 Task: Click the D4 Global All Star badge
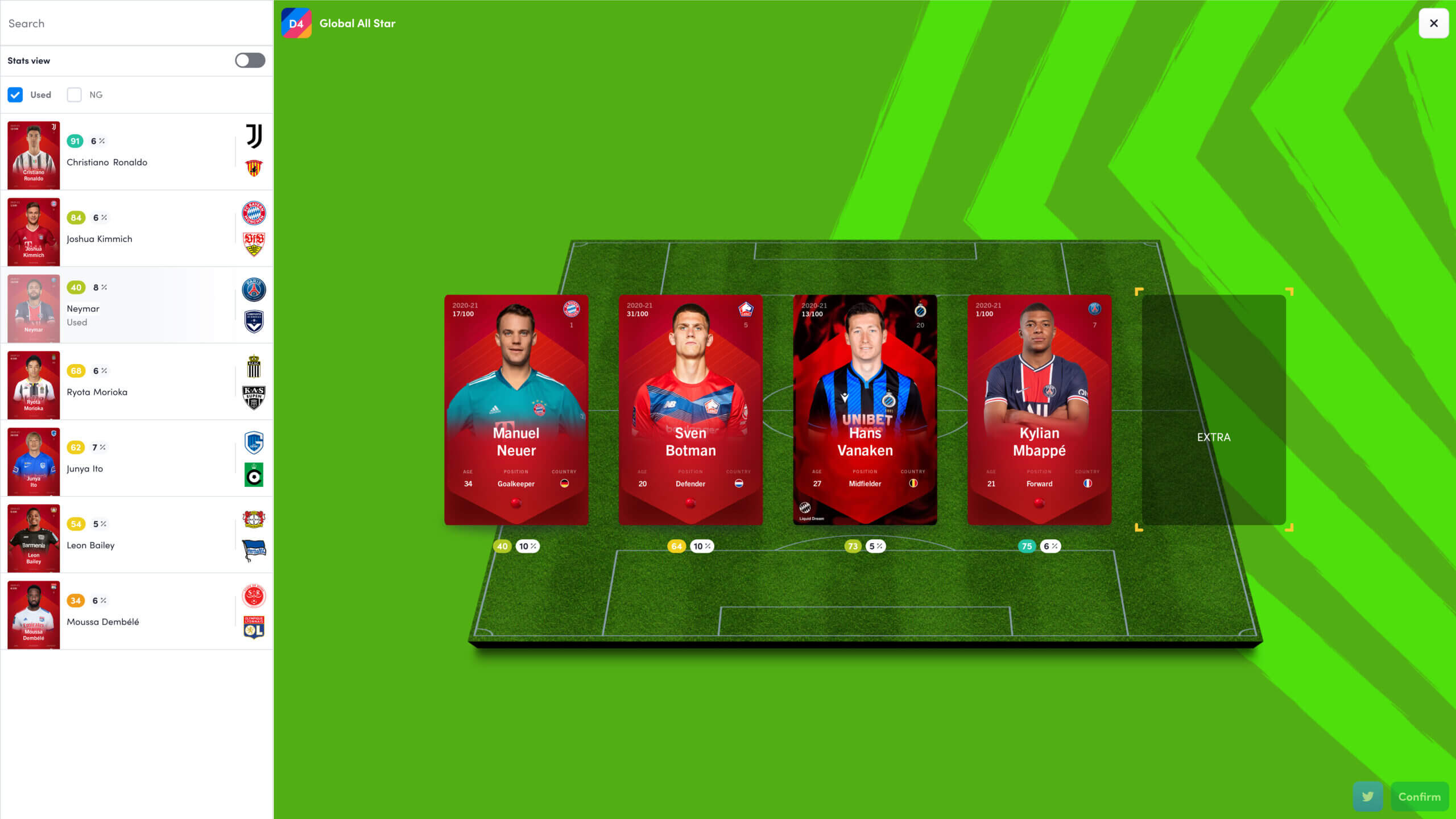click(296, 23)
